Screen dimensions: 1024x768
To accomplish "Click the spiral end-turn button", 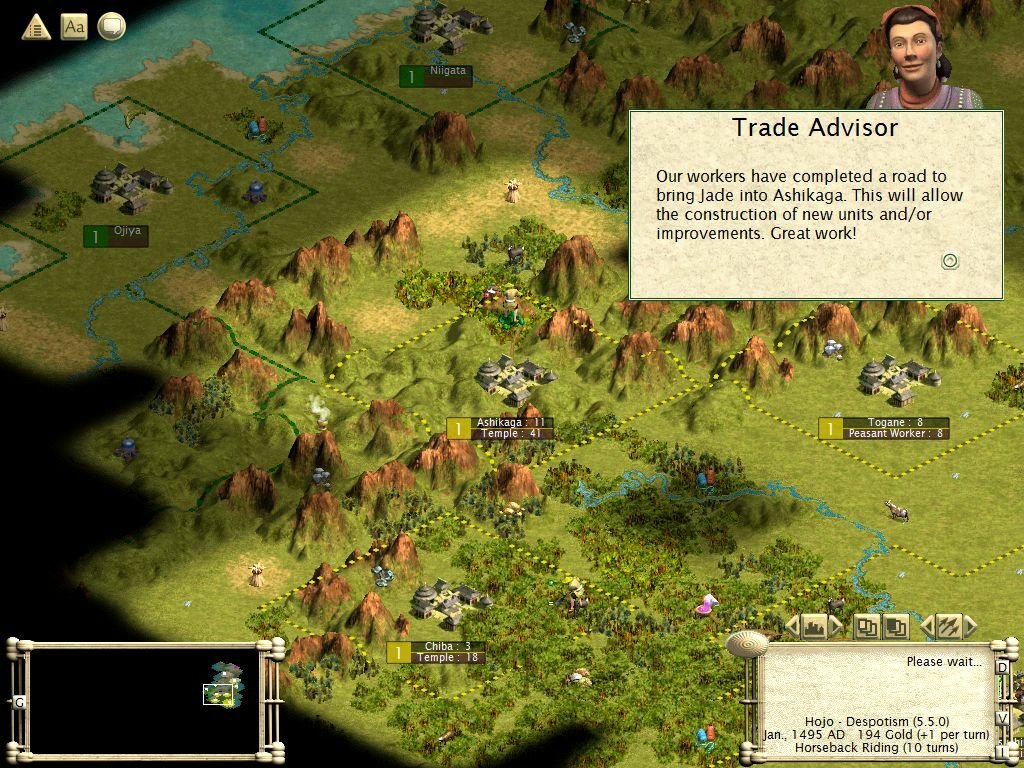I will 745,641.
